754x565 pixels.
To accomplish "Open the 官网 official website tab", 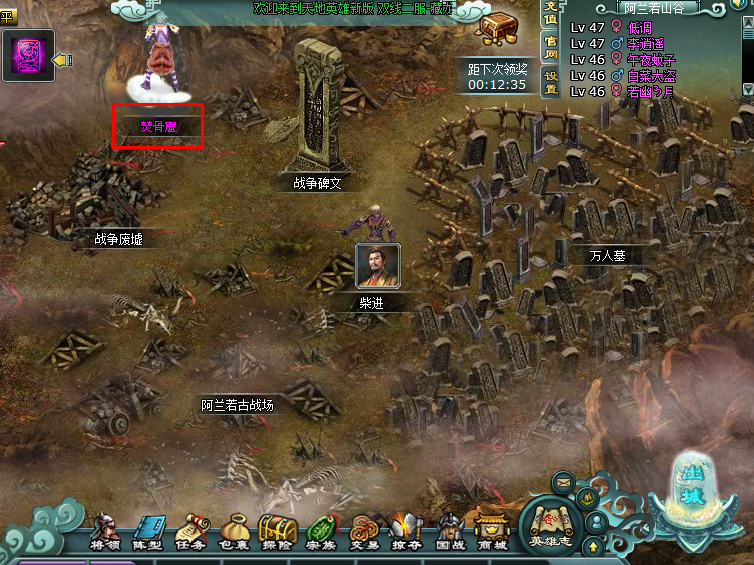I will click(550, 46).
